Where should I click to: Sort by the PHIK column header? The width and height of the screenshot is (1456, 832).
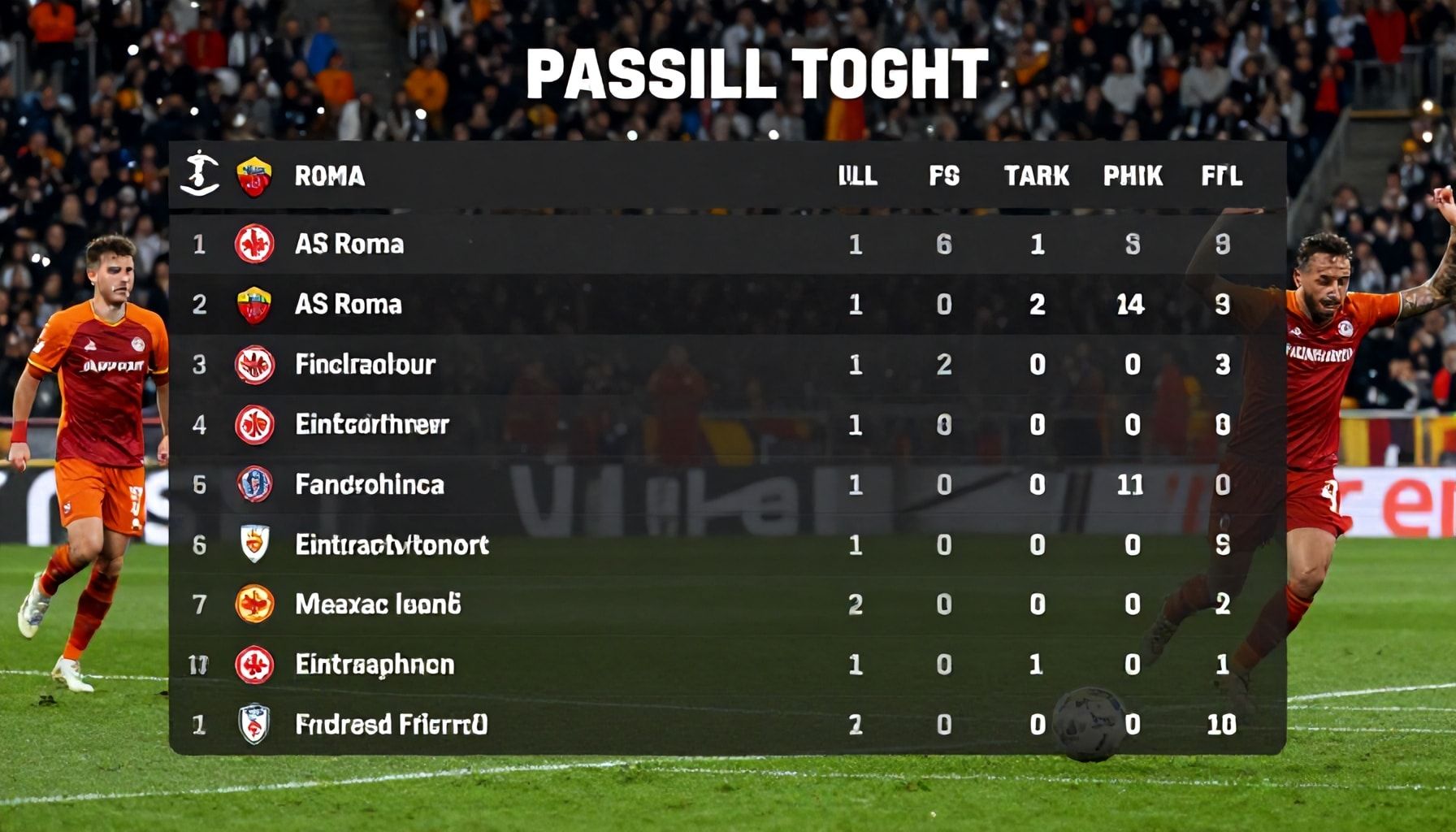[x=1133, y=175]
